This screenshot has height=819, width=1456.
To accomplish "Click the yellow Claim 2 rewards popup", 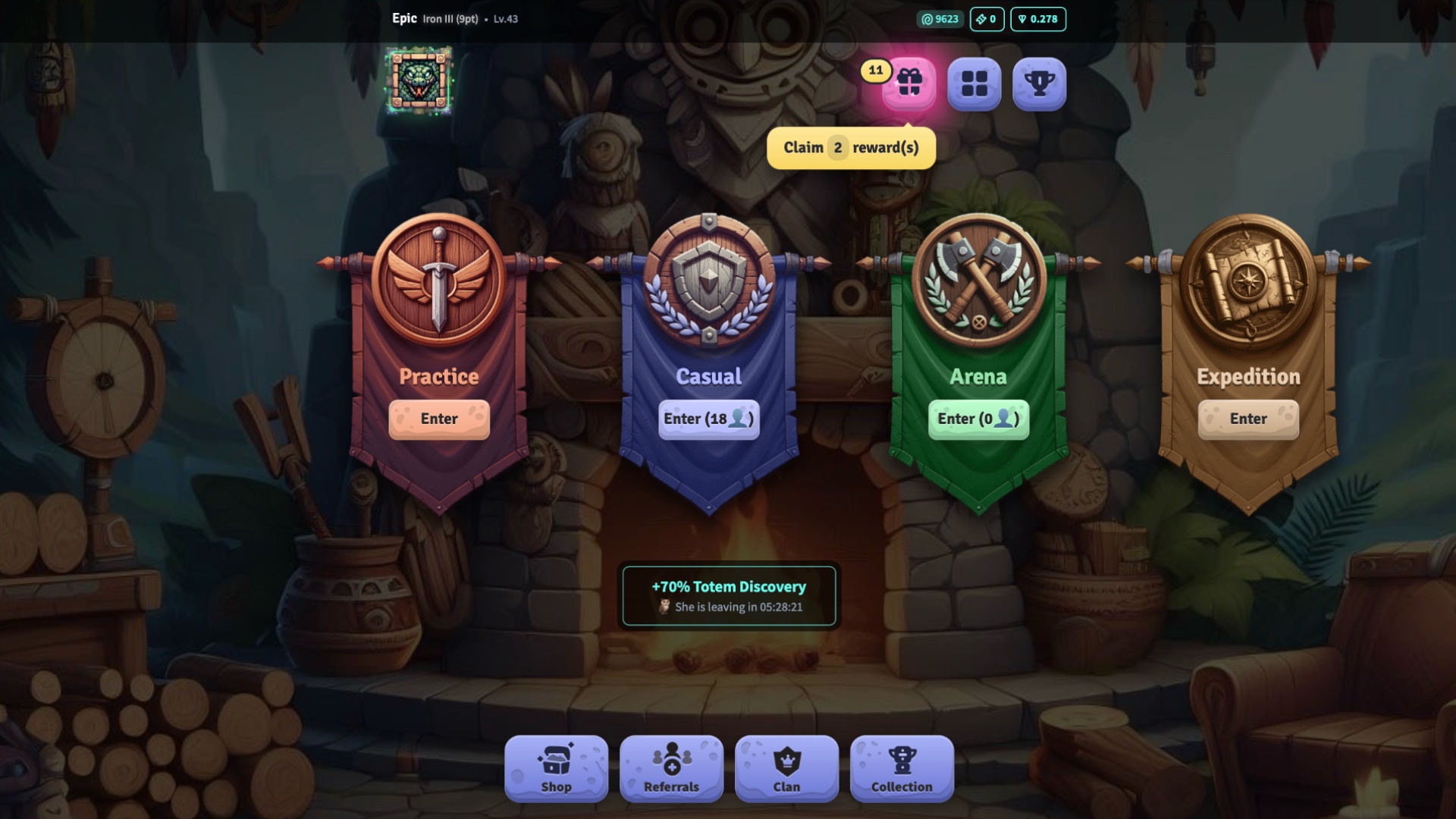I will click(851, 147).
